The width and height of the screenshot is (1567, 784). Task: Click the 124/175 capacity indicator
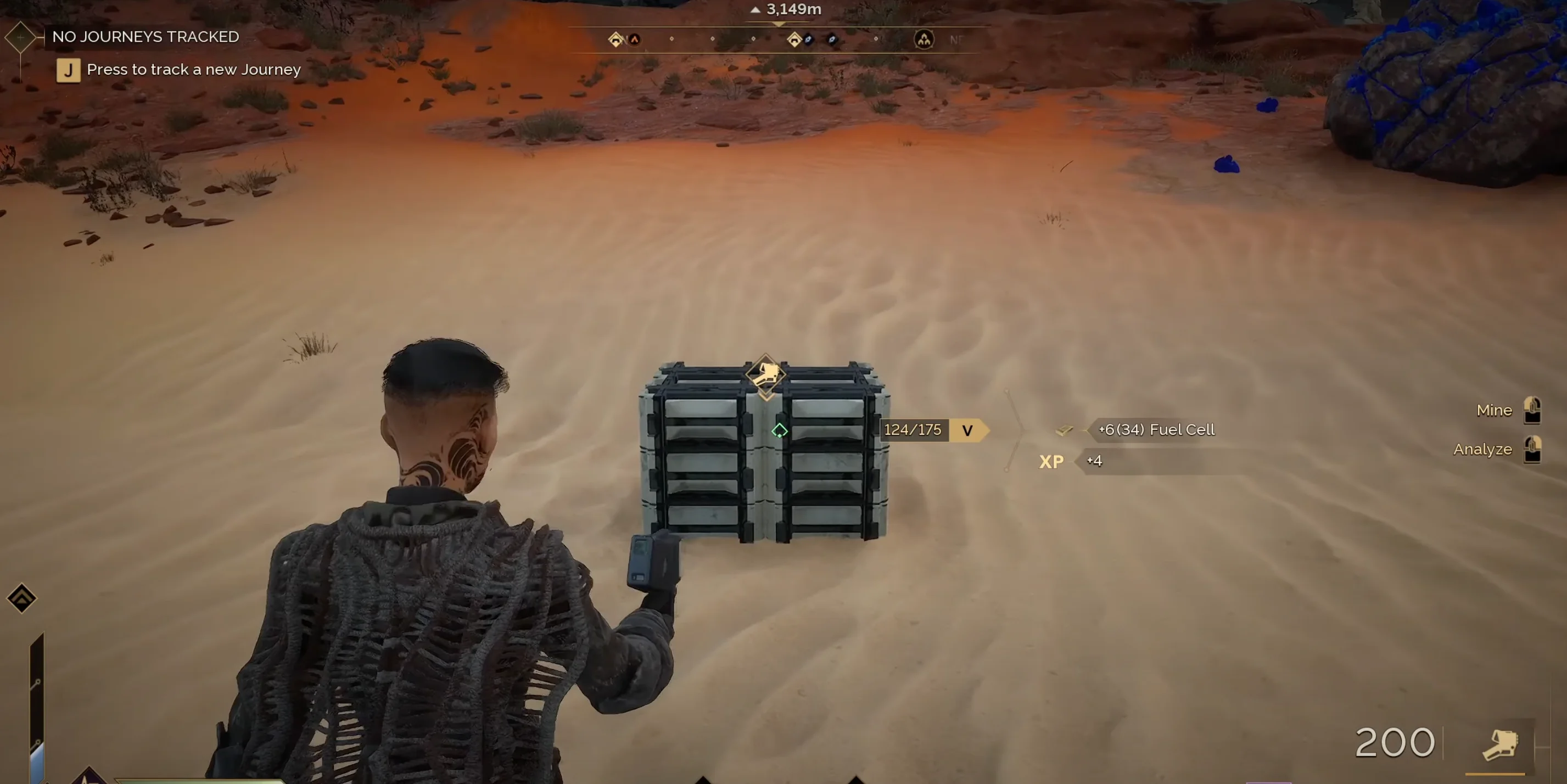(913, 429)
